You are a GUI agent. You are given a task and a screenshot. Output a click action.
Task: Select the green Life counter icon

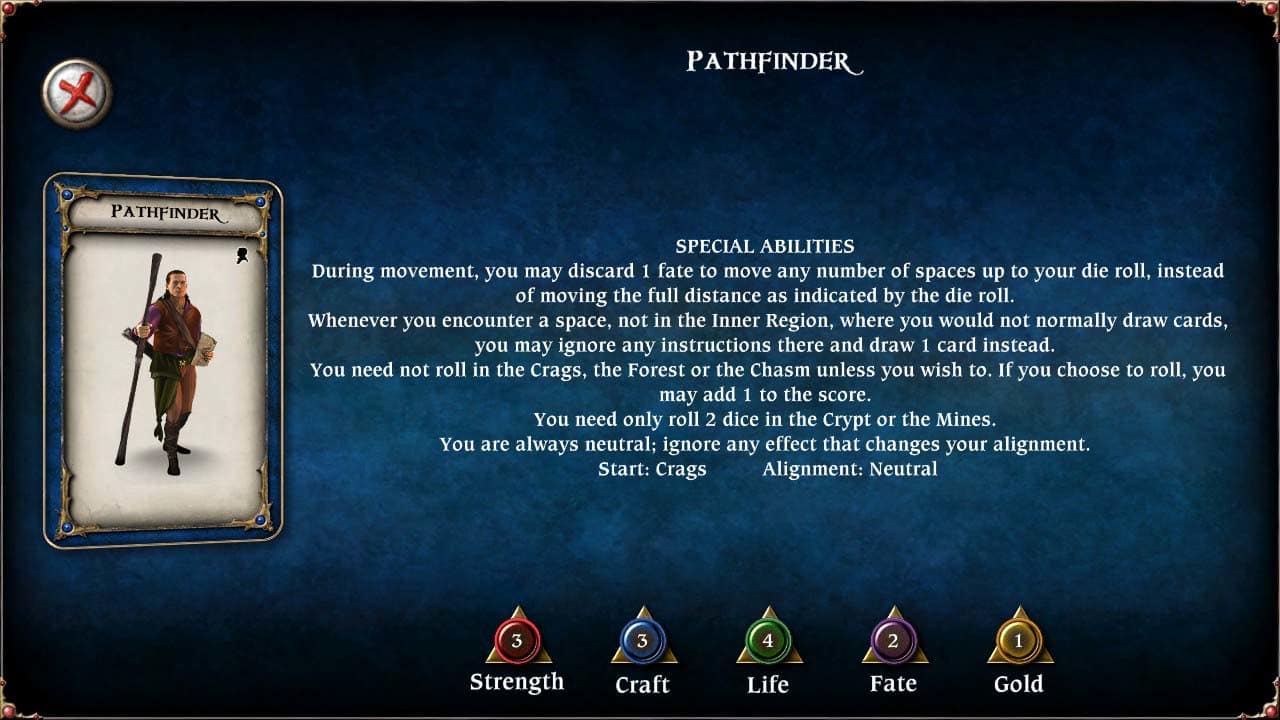click(768, 641)
